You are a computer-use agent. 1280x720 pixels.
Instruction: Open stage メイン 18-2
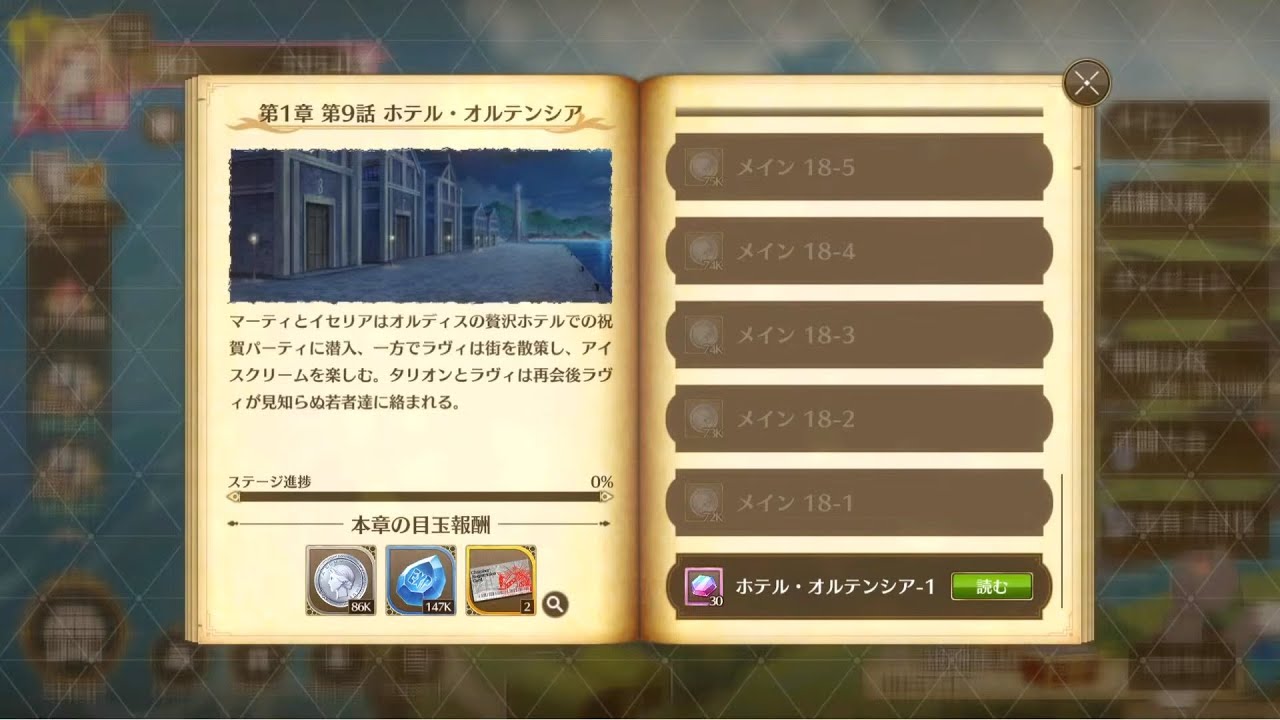[x=862, y=420]
